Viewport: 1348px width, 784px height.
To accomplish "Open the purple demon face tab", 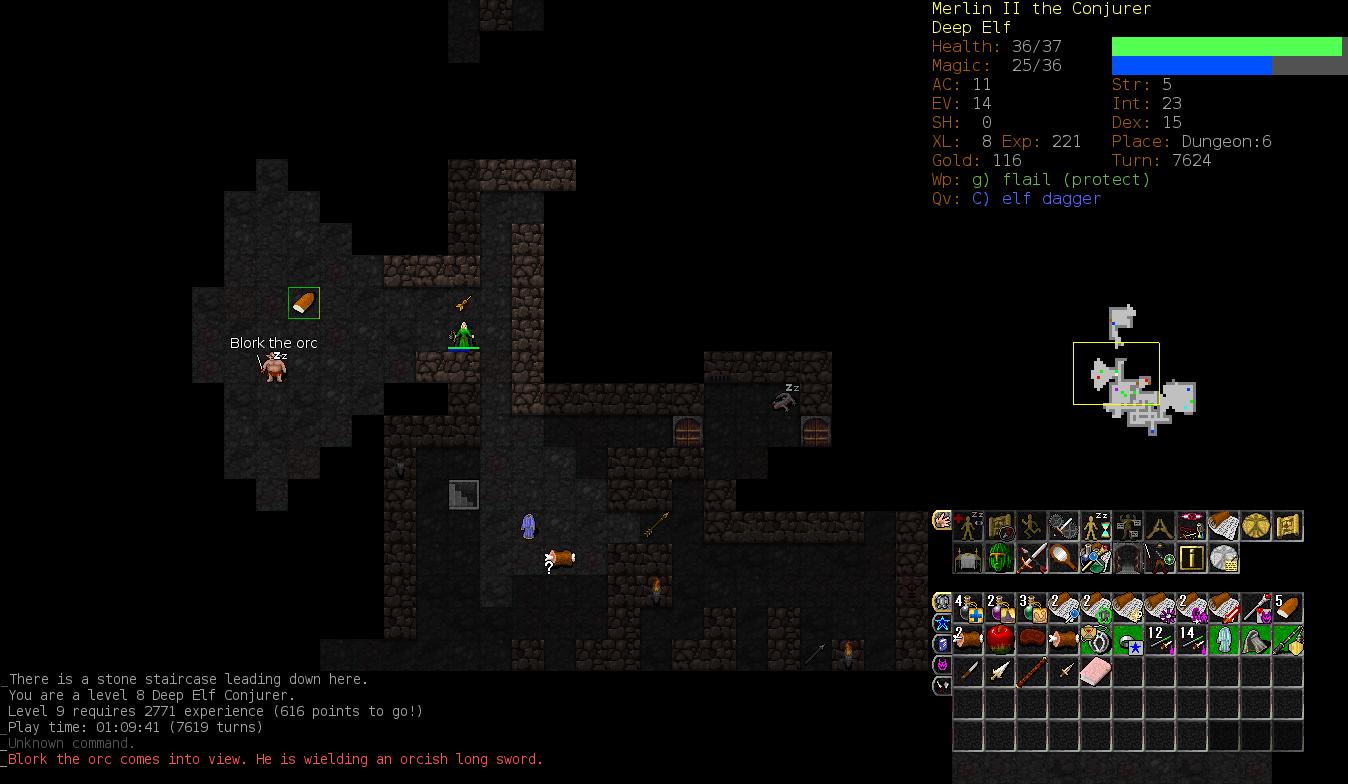I will (942, 665).
